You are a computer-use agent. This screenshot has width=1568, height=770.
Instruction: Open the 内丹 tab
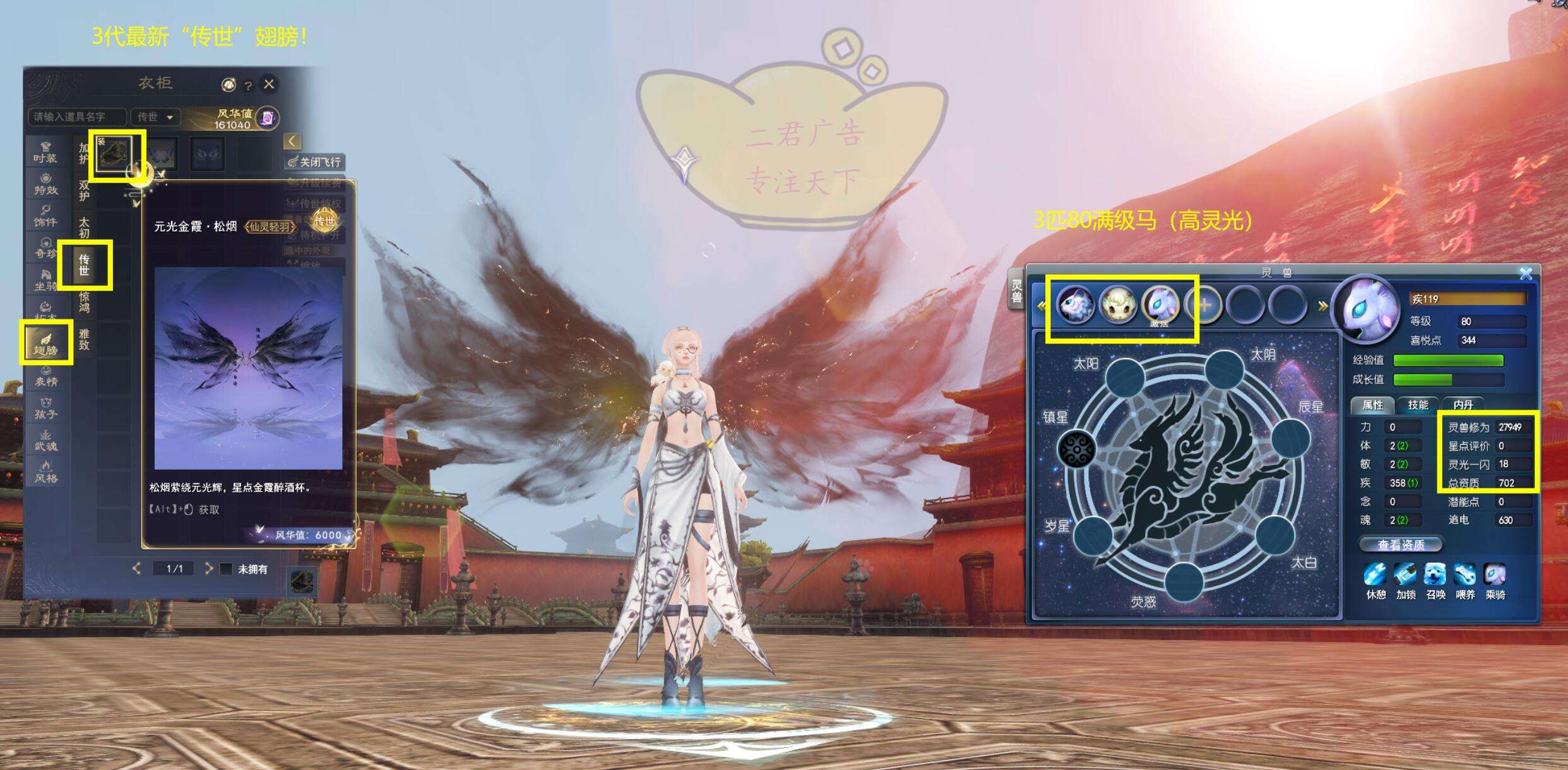[x=1463, y=405]
